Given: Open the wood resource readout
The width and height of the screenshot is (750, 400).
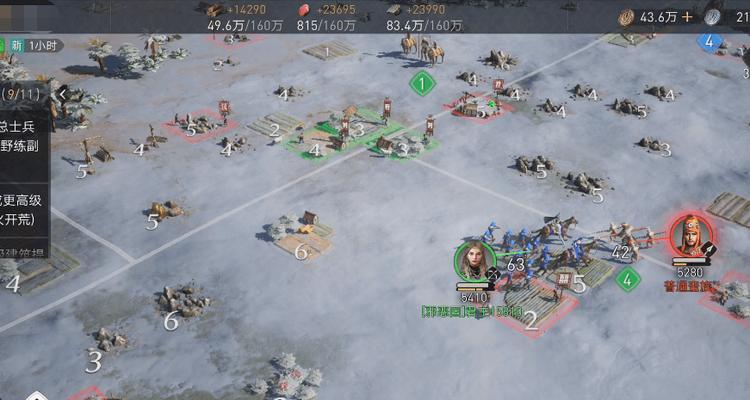Looking at the screenshot, I should (x=234, y=17).
